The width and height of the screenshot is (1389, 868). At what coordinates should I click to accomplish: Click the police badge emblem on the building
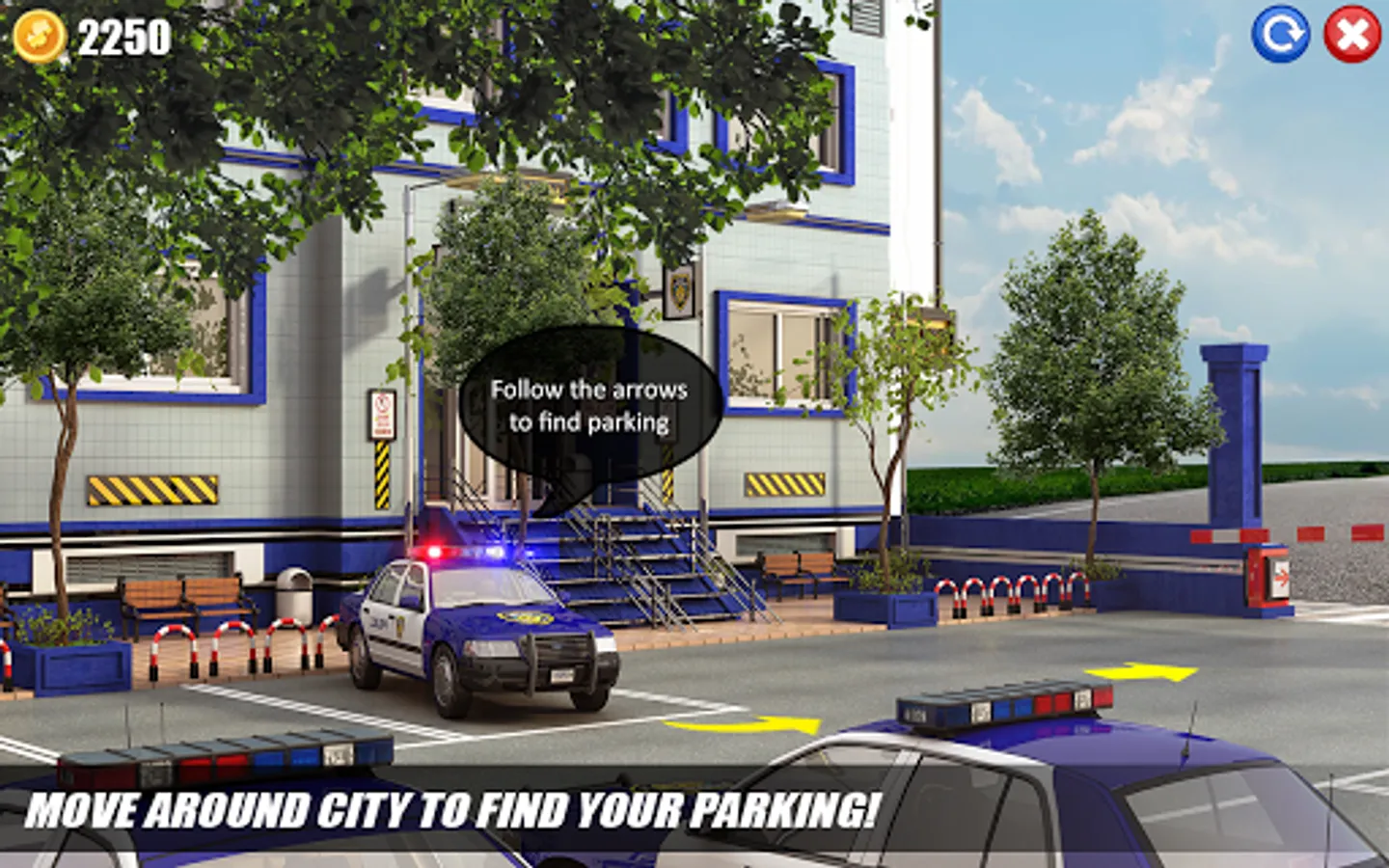click(681, 291)
